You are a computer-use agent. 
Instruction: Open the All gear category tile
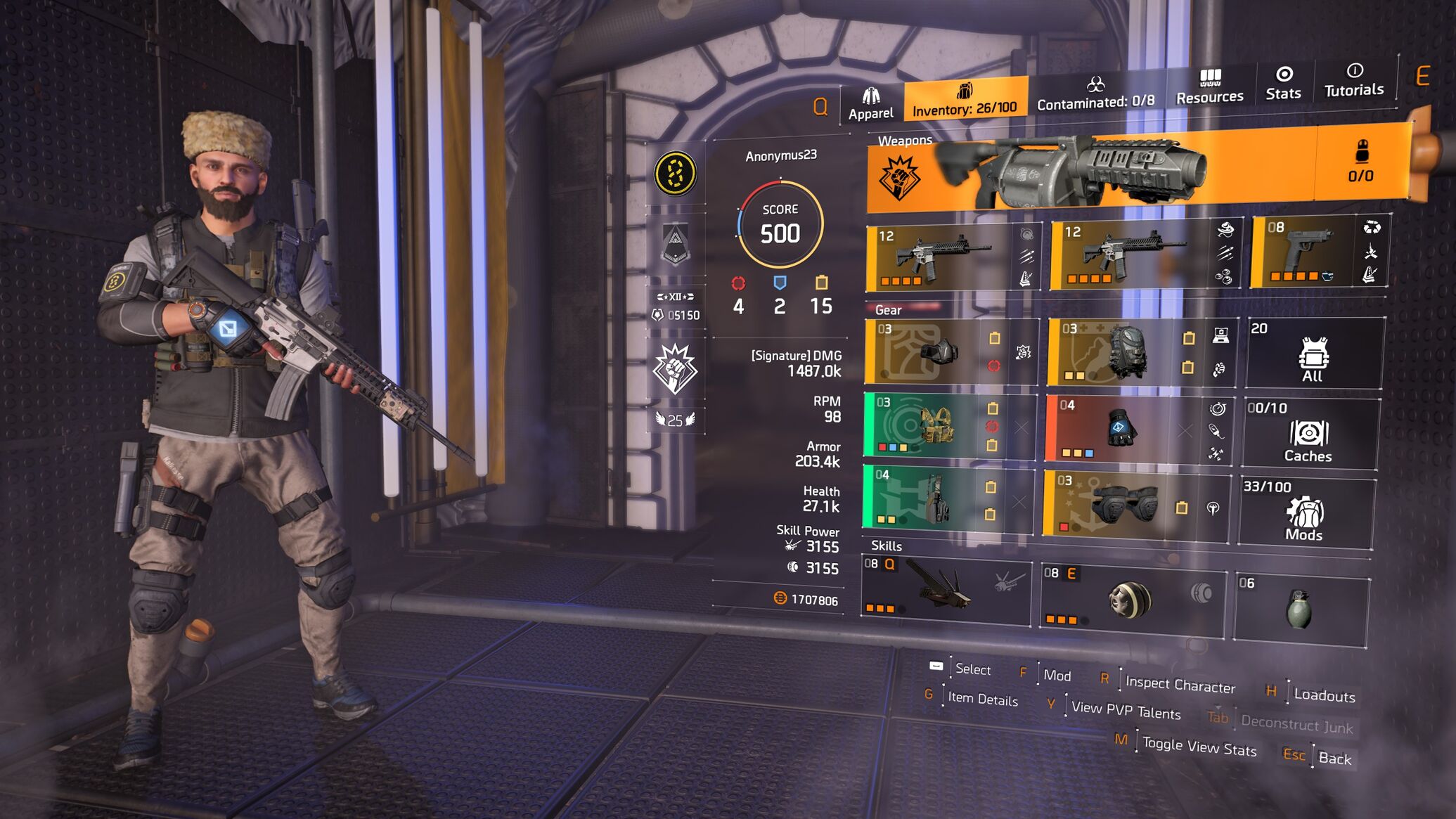pyautogui.click(x=1312, y=354)
